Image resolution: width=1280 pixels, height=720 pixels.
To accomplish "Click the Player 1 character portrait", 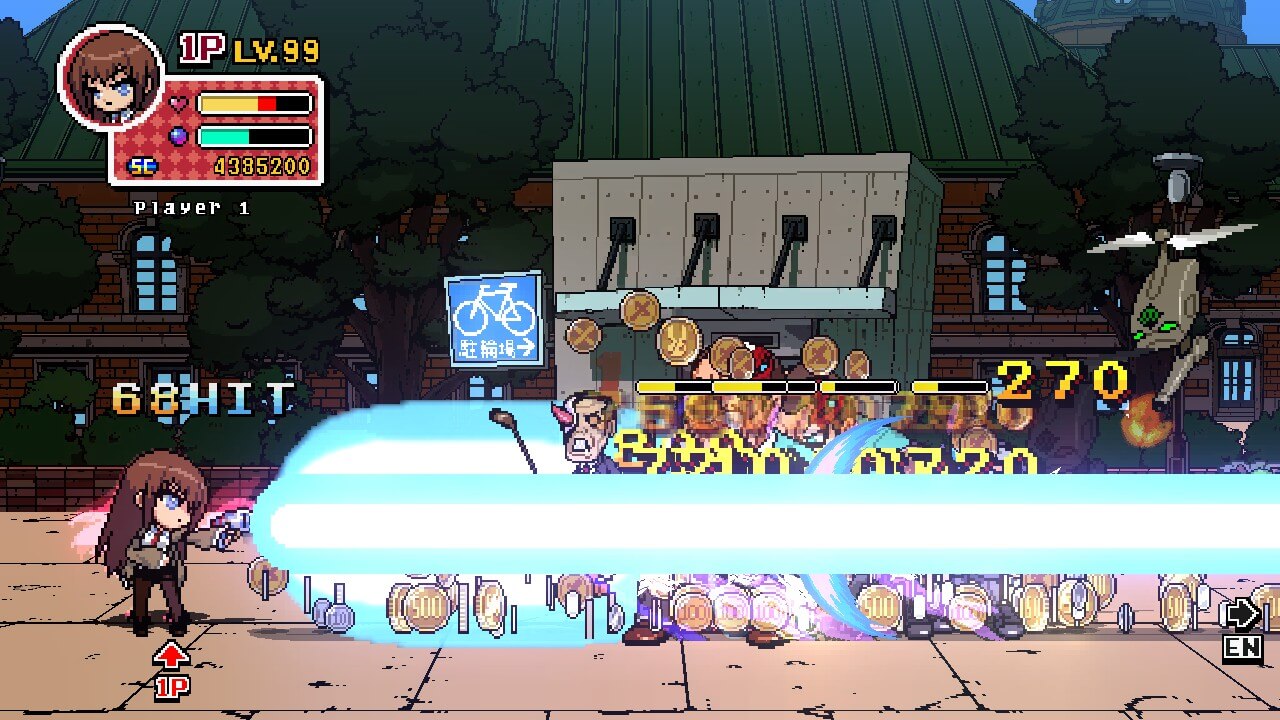I will click(110, 78).
